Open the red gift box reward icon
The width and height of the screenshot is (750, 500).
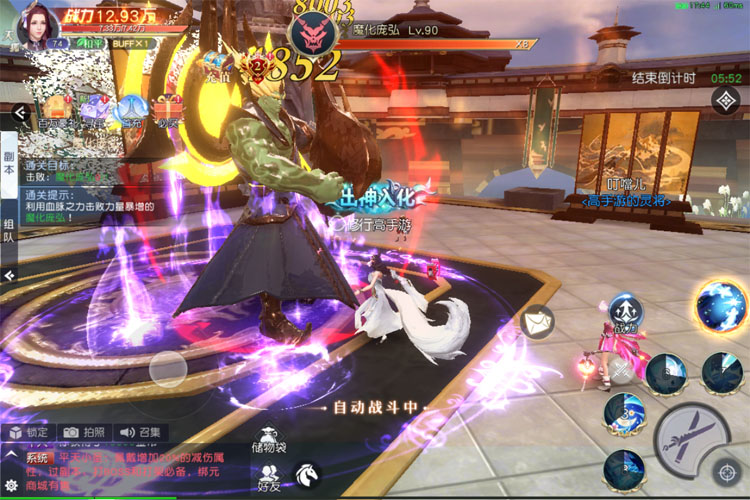pos(167,108)
